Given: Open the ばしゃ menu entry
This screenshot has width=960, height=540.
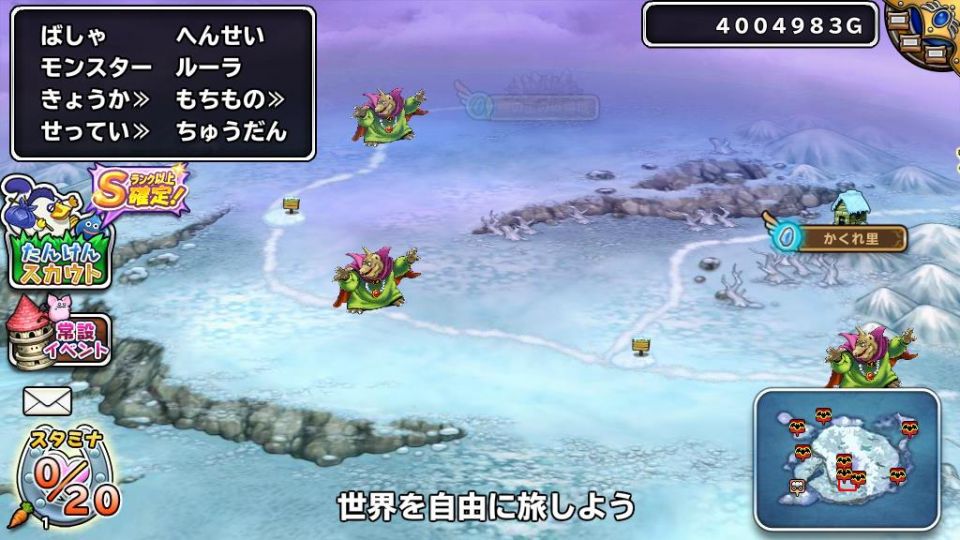Looking at the screenshot, I should [73, 36].
